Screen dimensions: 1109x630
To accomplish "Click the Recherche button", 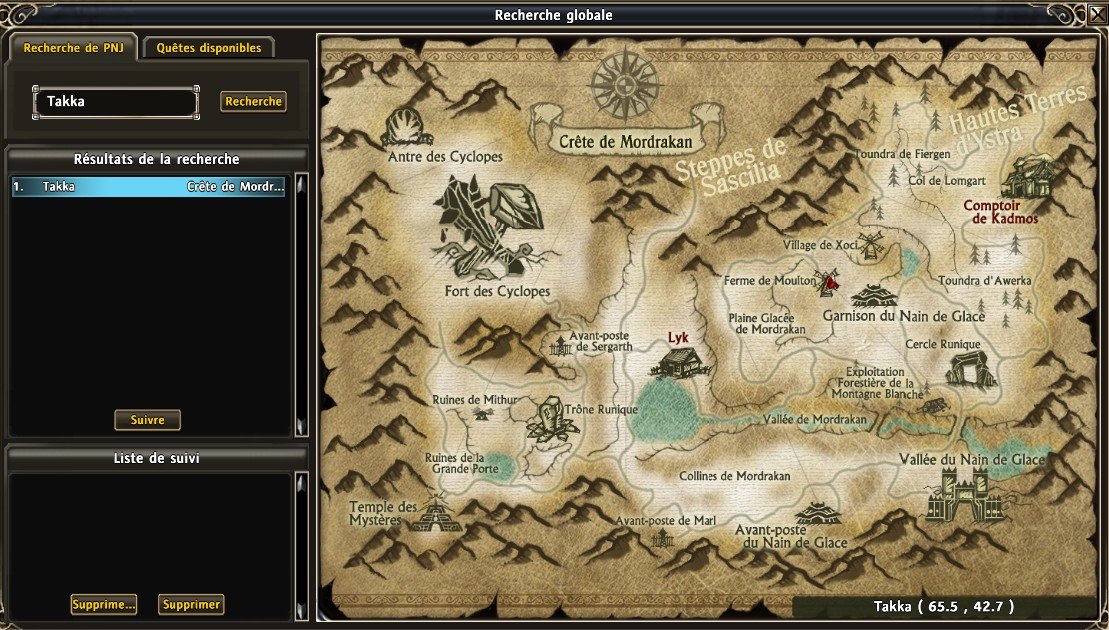I will point(254,102).
